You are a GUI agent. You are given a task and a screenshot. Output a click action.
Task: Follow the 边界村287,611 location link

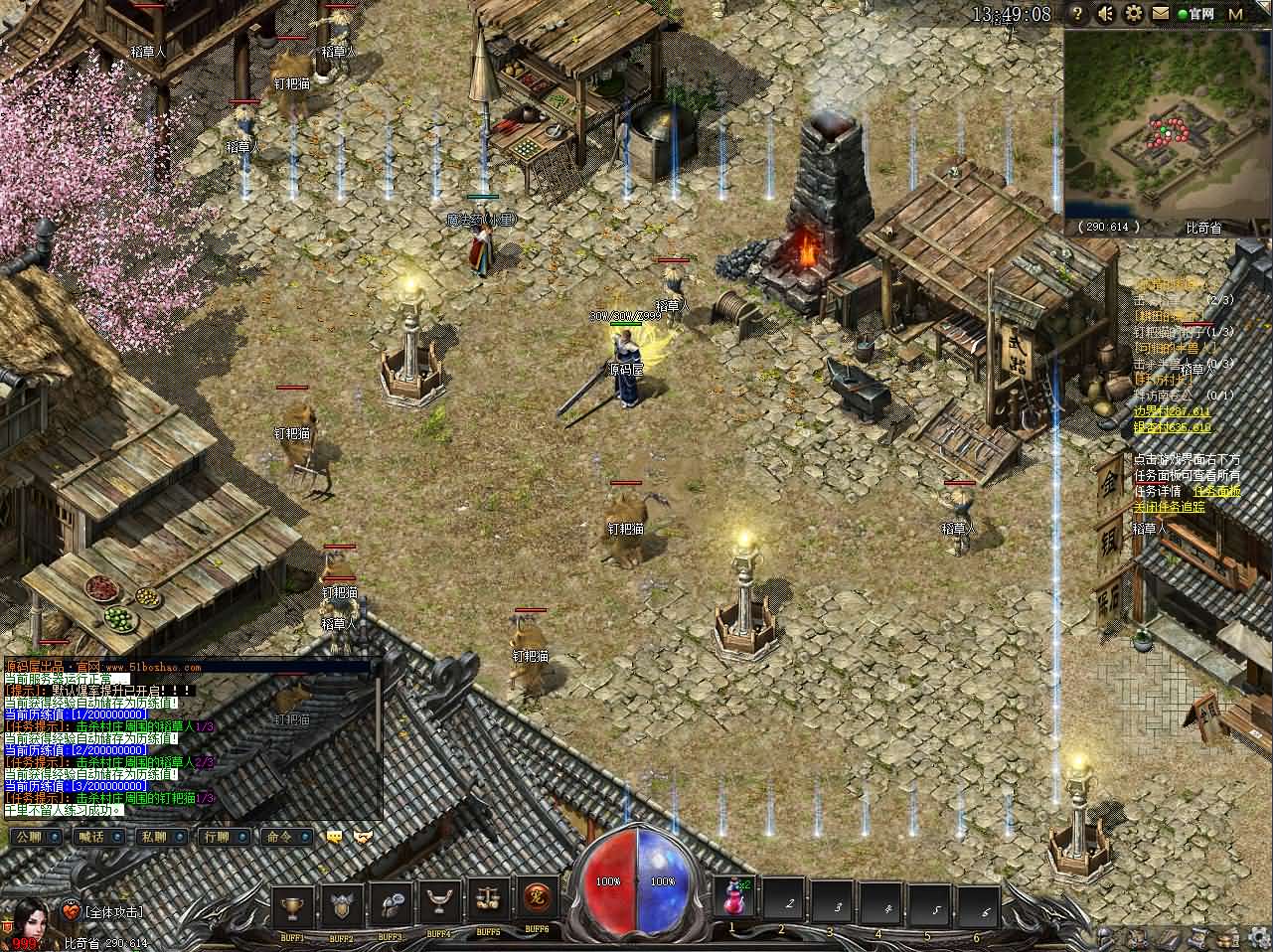(x=1172, y=411)
